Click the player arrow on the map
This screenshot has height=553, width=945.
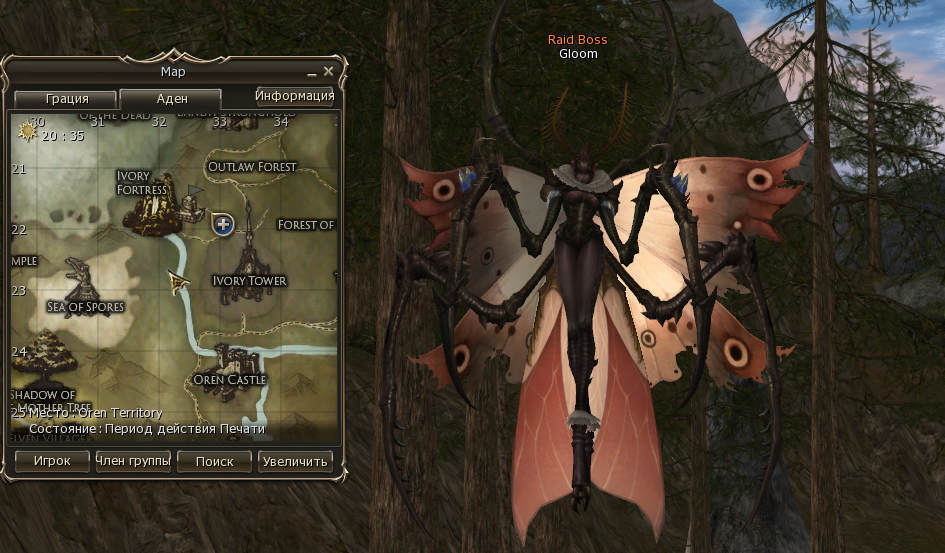coord(180,283)
